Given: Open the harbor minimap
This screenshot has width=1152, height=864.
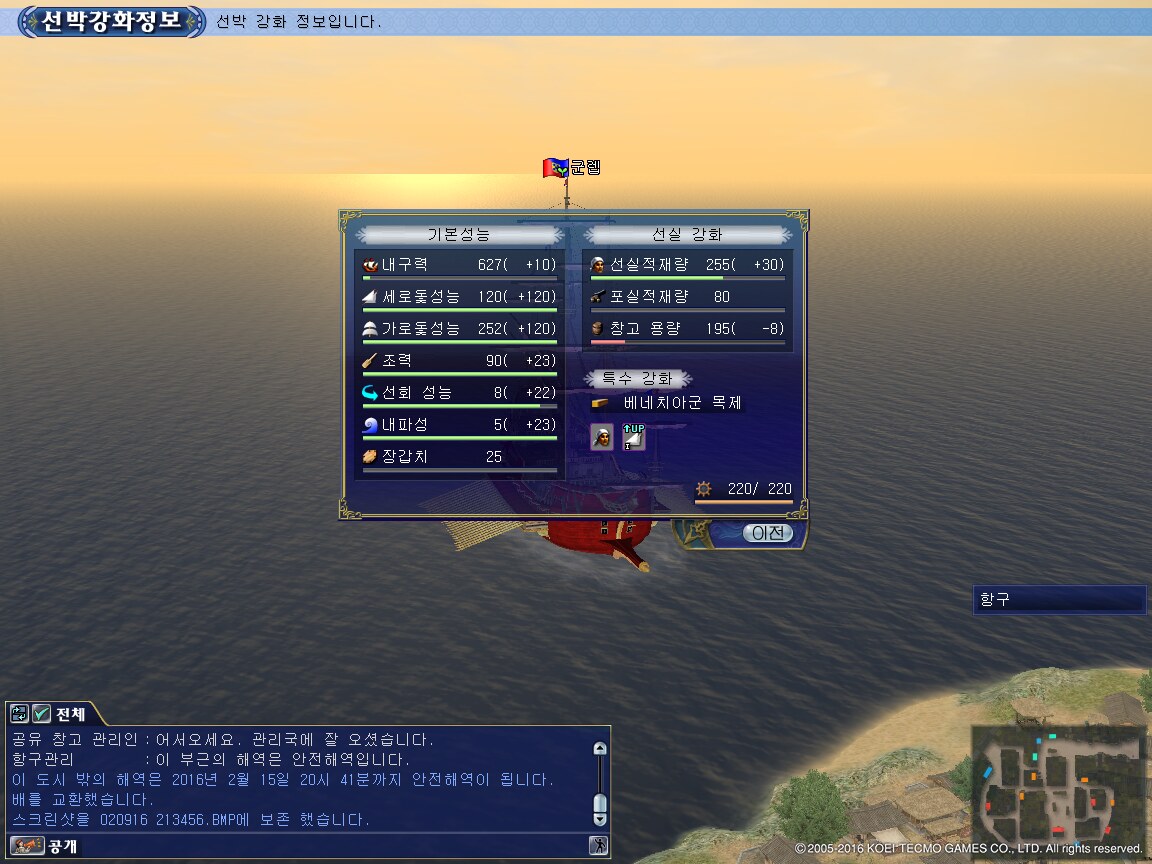Looking at the screenshot, I should coord(1058,783).
